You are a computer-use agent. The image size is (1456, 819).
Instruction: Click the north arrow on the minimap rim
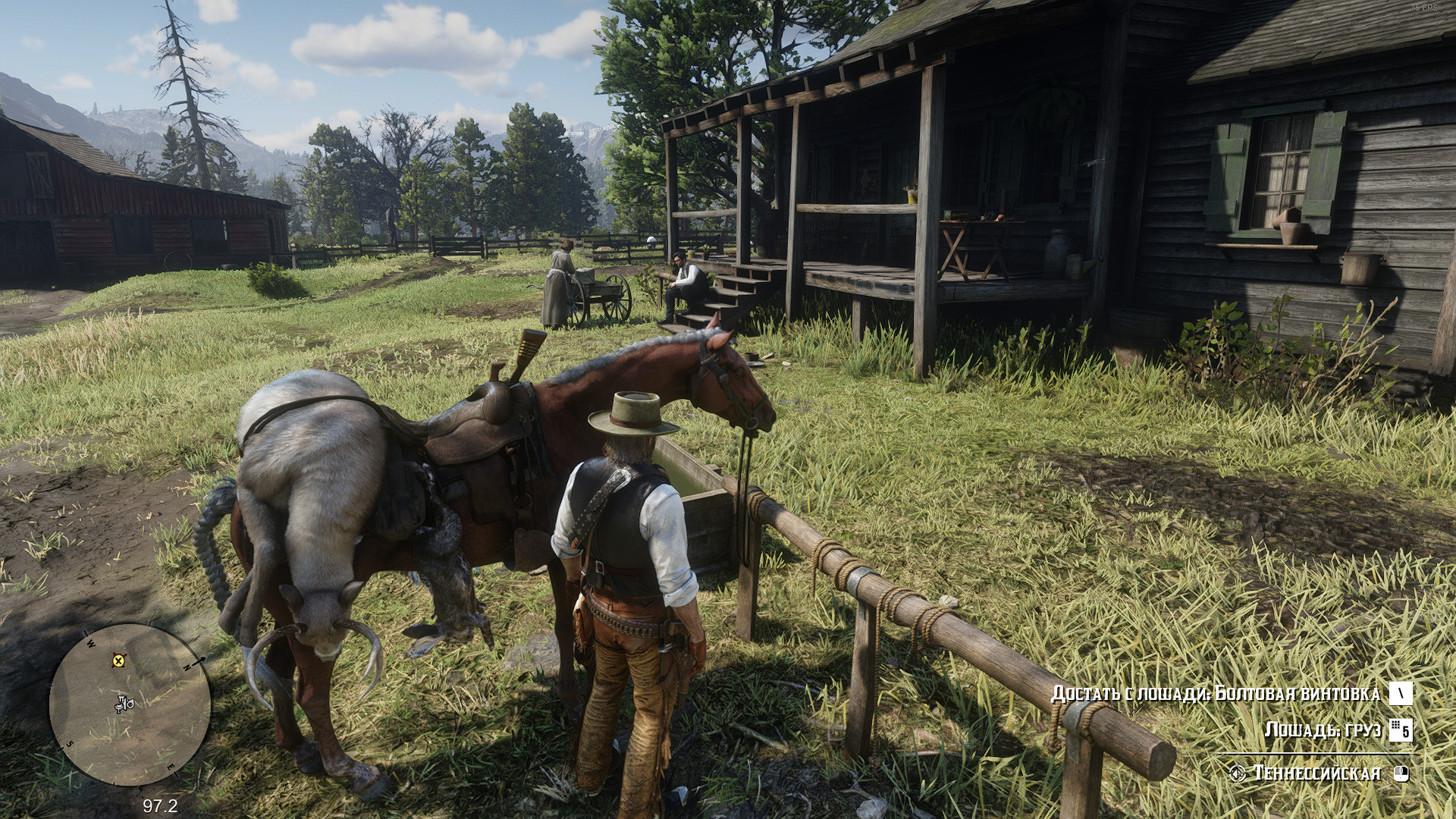(202, 661)
